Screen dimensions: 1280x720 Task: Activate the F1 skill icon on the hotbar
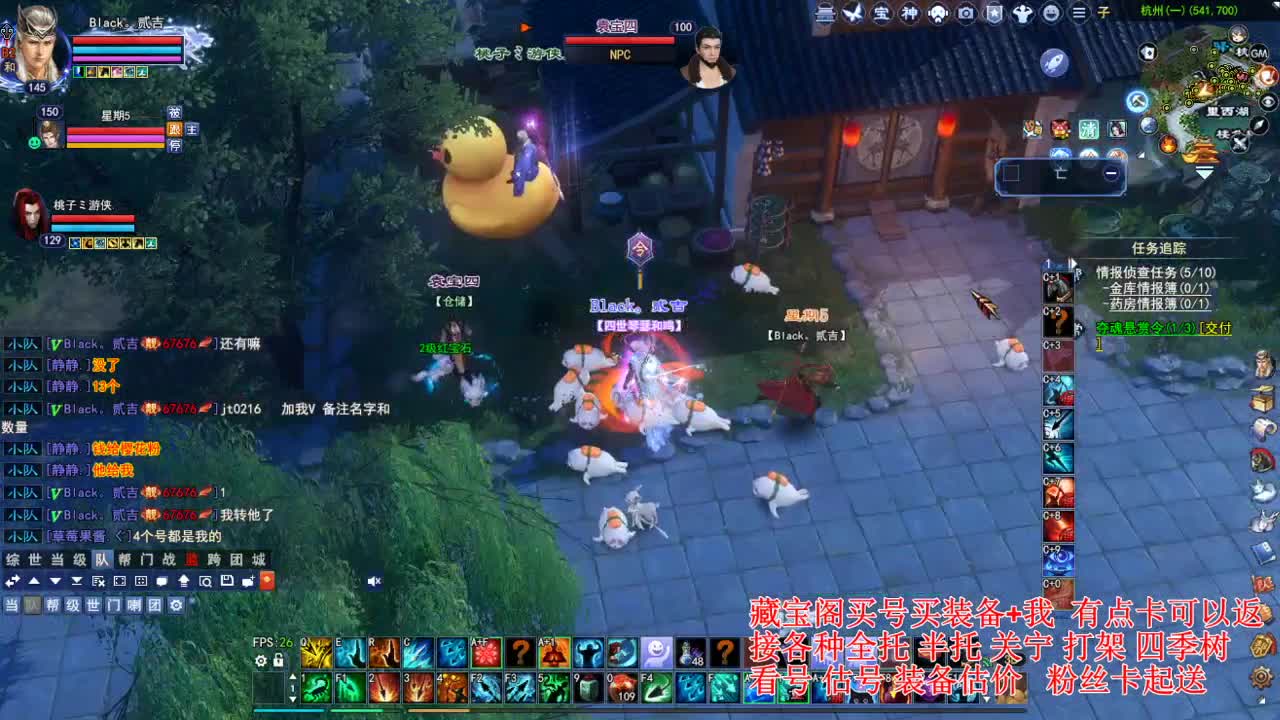pyautogui.click(x=349, y=689)
